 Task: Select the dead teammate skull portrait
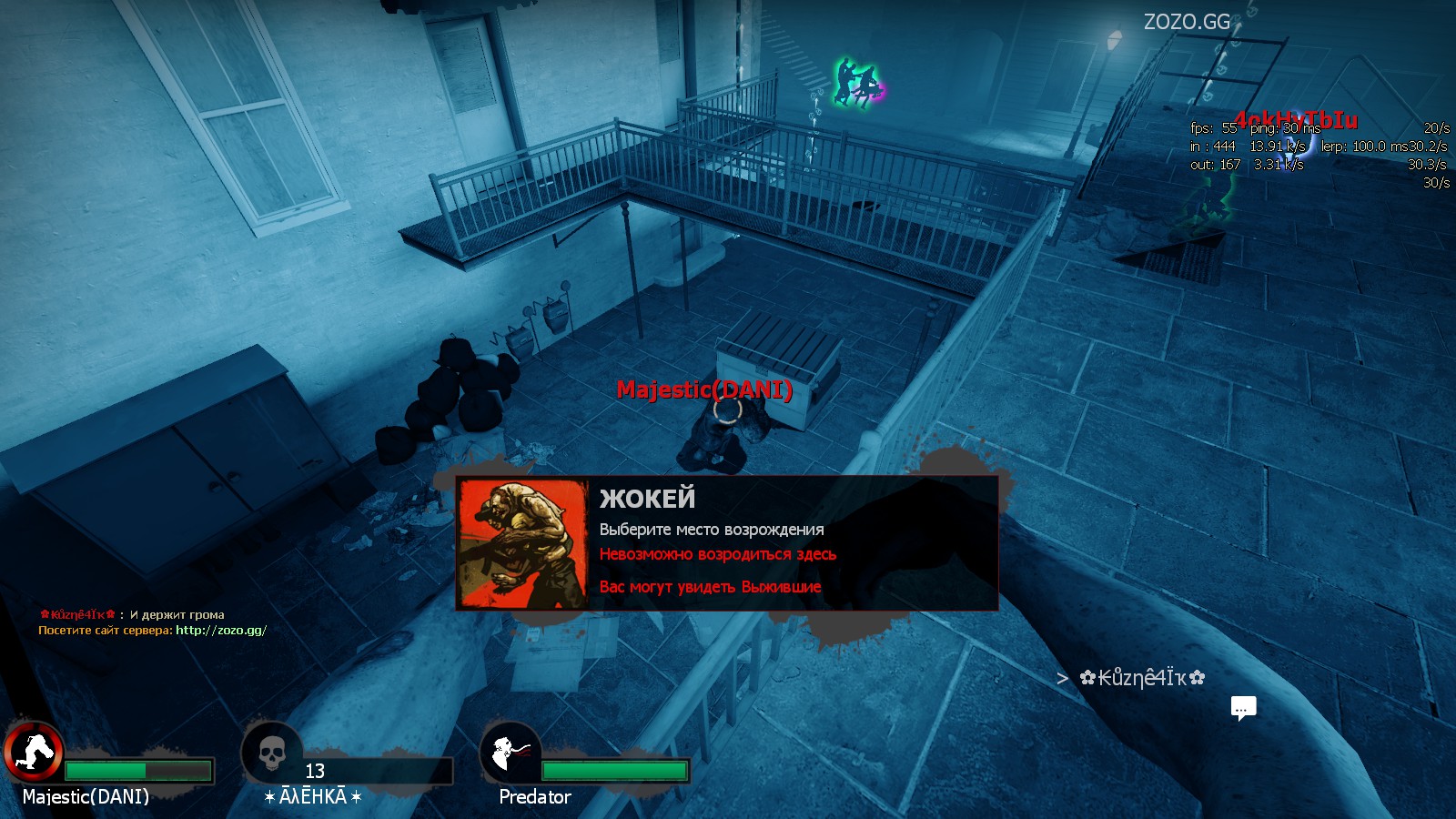point(271,753)
